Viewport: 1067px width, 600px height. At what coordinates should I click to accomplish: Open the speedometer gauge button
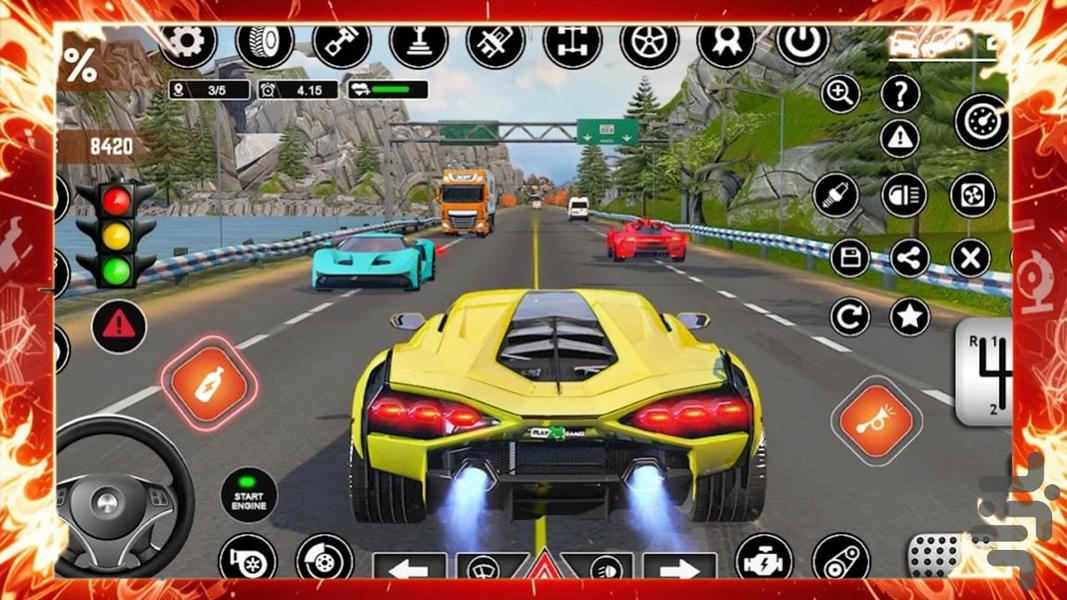[x=981, y=122]
